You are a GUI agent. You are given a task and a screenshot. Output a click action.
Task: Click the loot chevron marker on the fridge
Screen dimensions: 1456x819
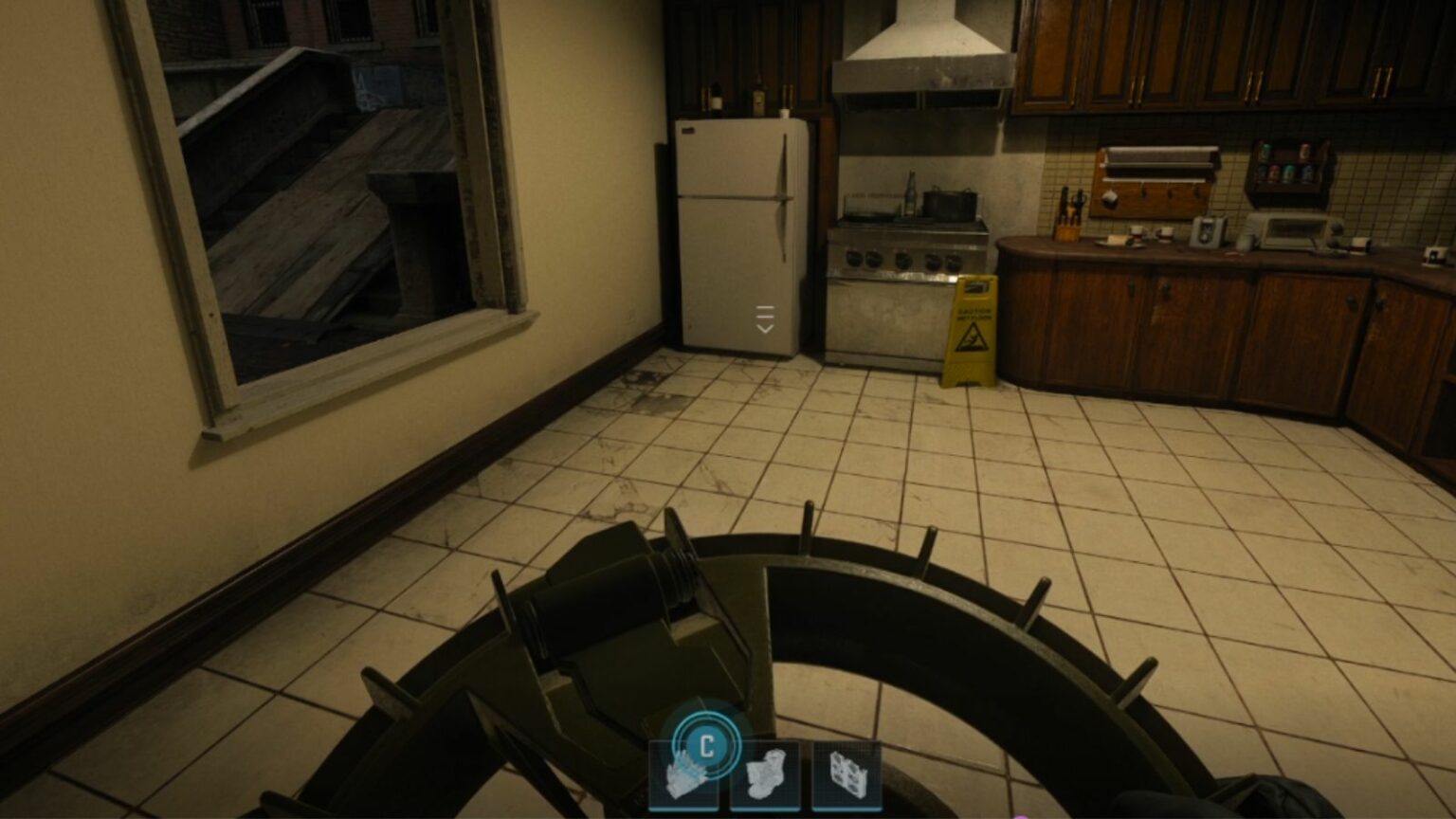point(764,318)
